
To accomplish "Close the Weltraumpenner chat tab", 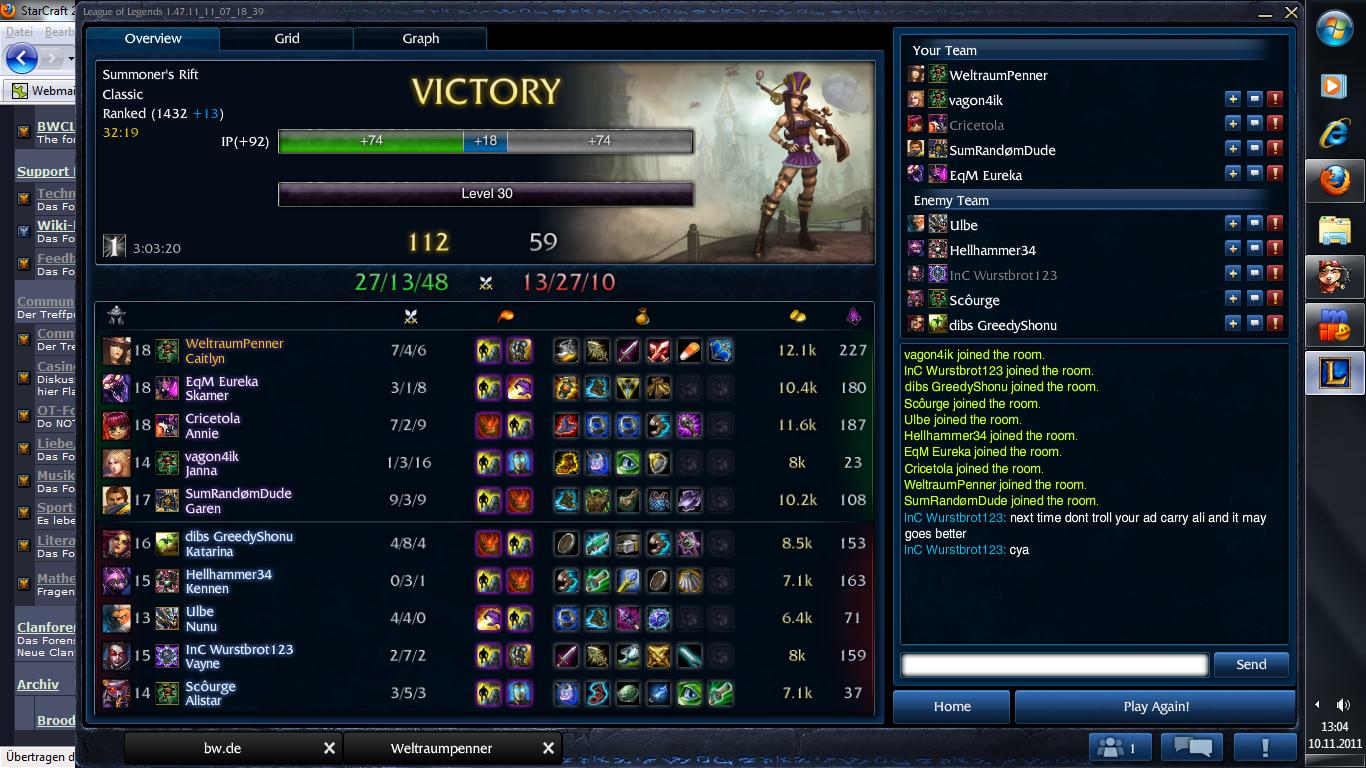I will pos(548,748).
